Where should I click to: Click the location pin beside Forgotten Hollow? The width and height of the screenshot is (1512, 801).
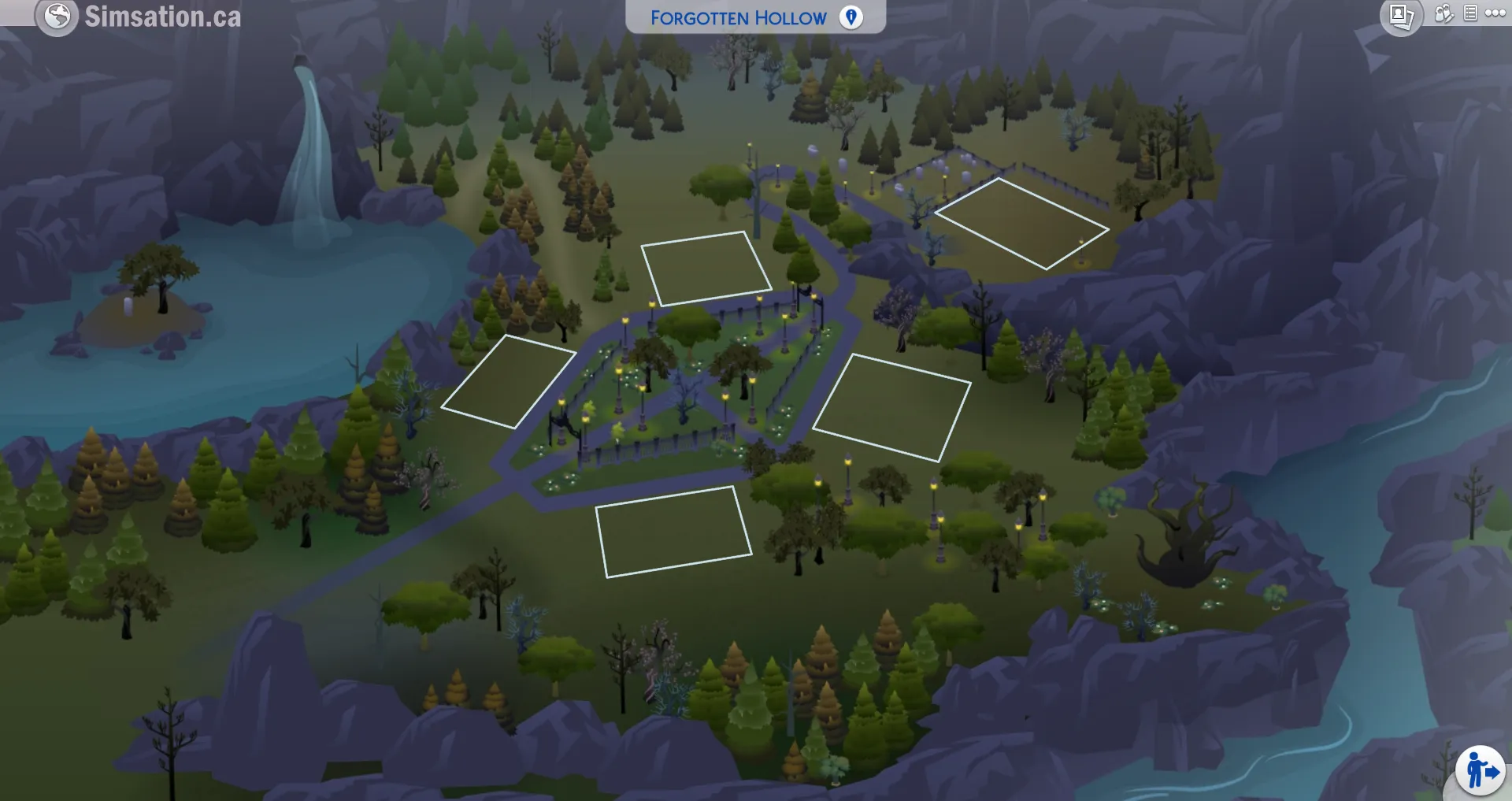pyautogui.click(x=850, y=17)
